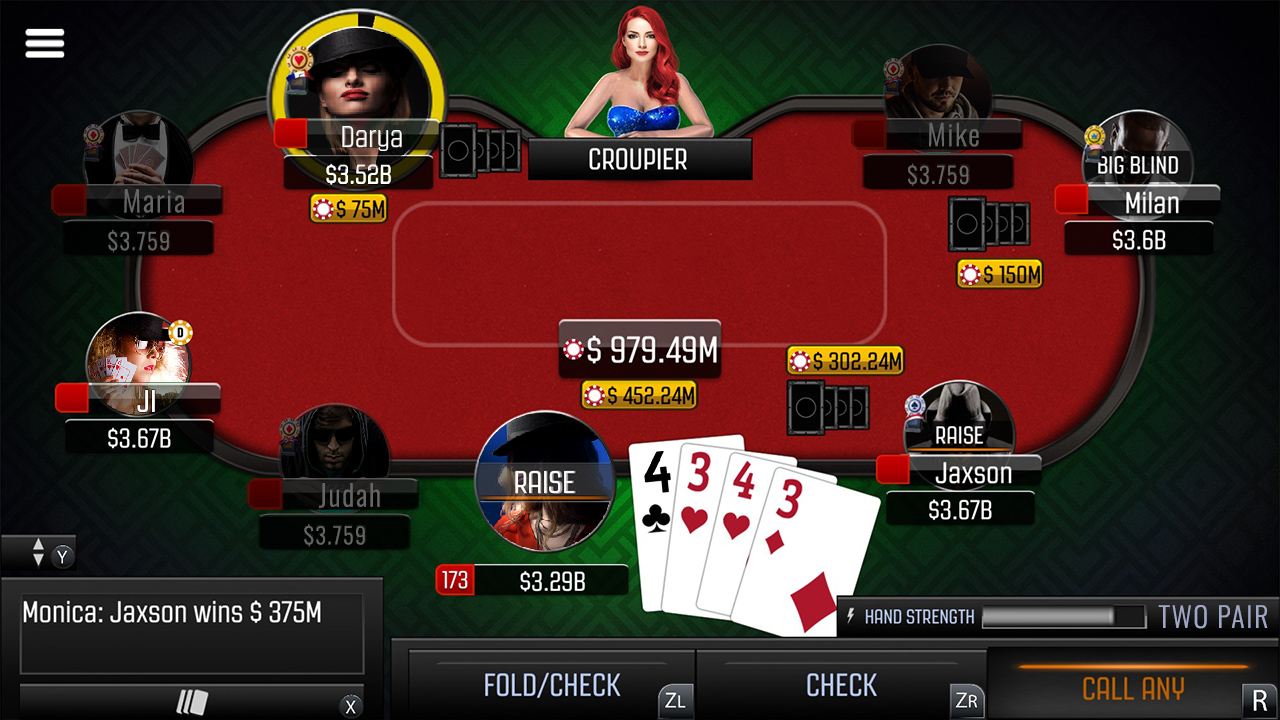Click the ZL badge on FOLD/CHECK
The image size is (1280, 720).
click(674, 702)
